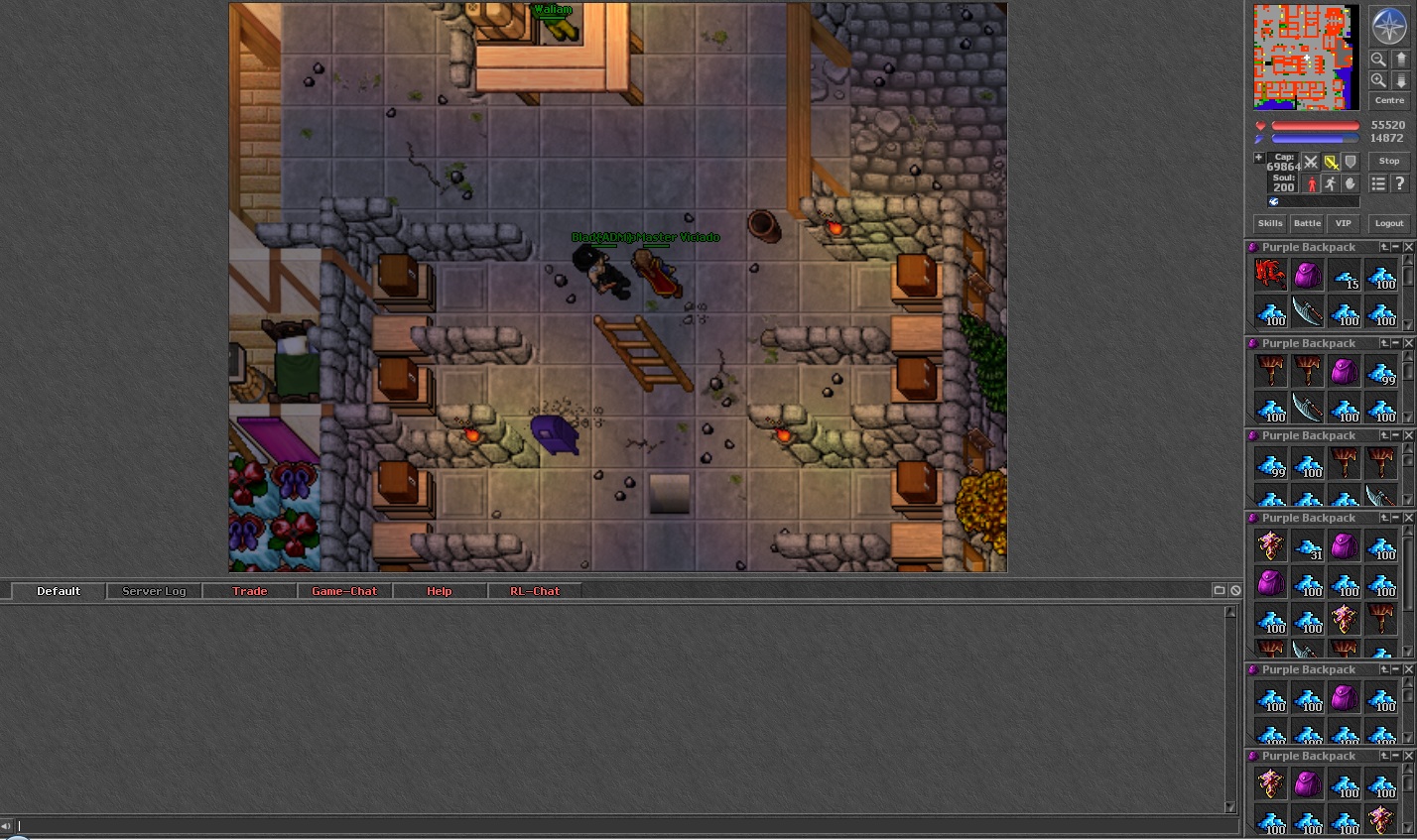Select the crossed swords offensive mode
Viewport: 1417px width, 840px height.
(x=1311, y=162)
